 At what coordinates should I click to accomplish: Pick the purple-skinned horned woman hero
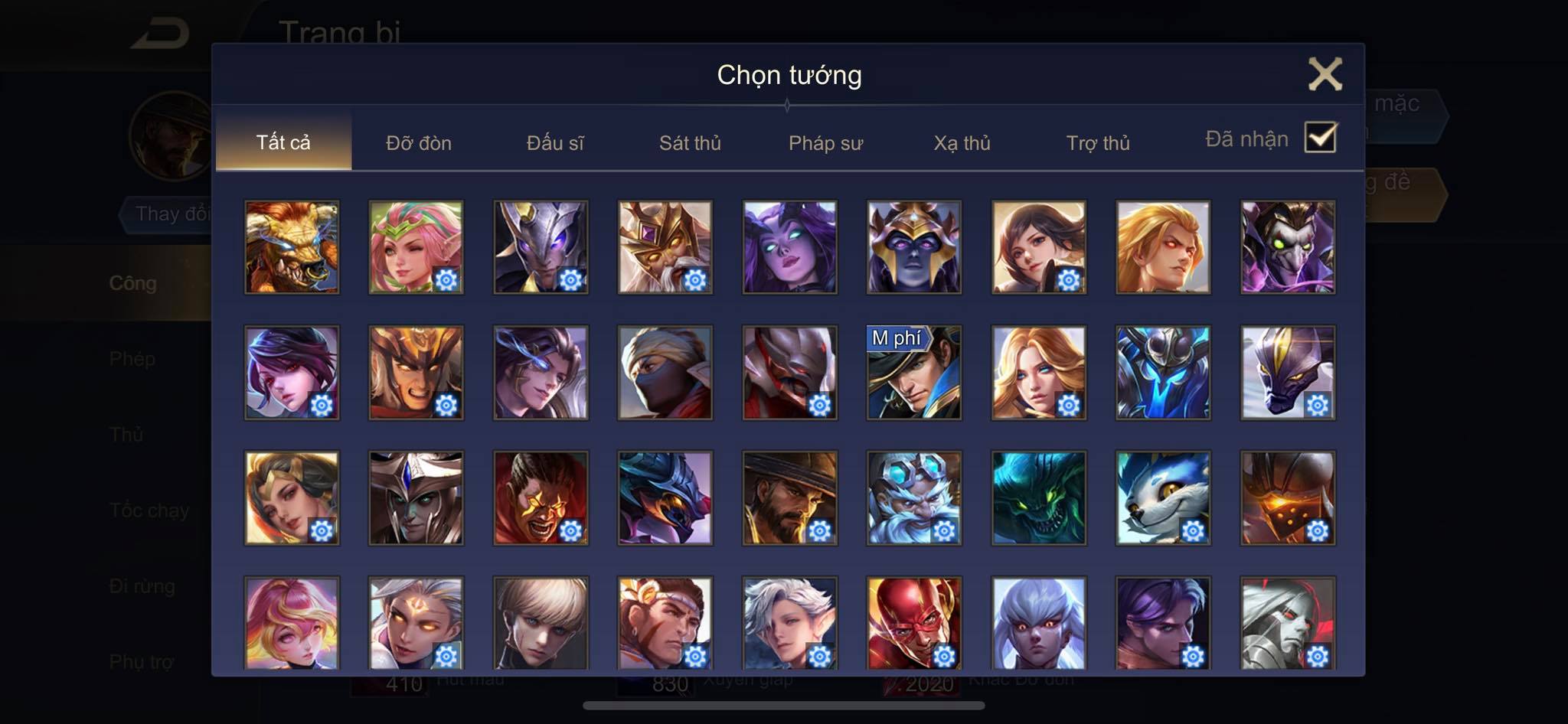(790, 247)
